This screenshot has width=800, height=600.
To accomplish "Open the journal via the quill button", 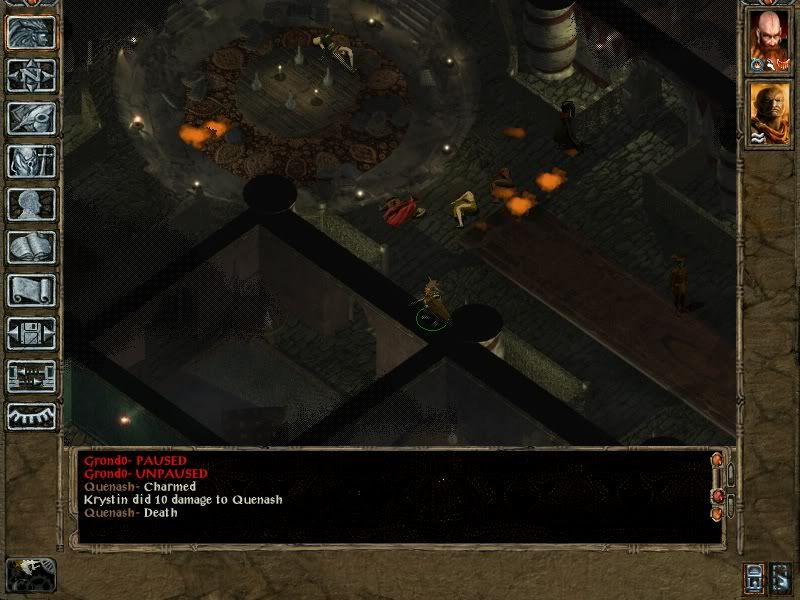I will pos(31,118).
